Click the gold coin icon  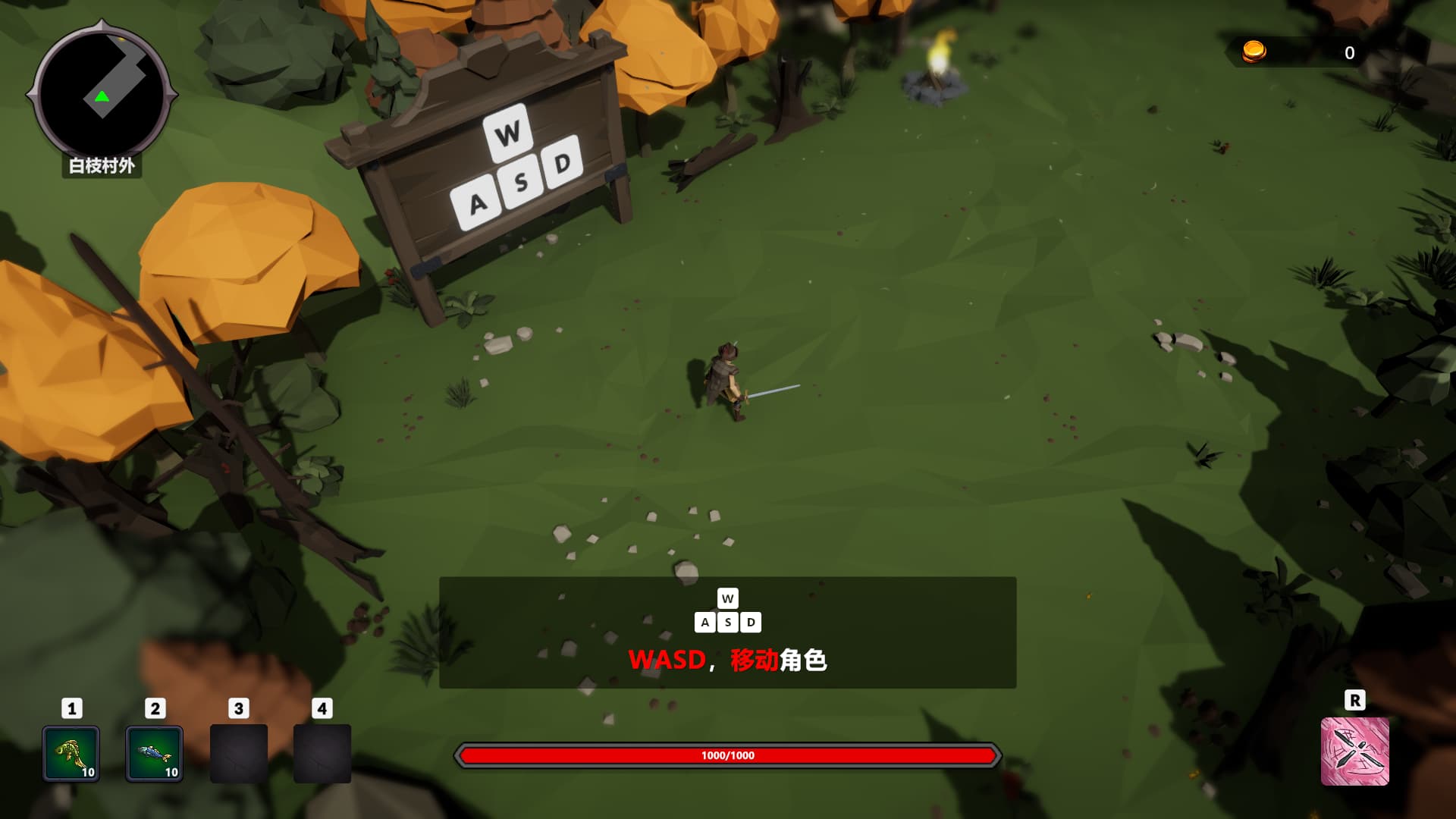pyautogui.click(x=1254, y=52)
